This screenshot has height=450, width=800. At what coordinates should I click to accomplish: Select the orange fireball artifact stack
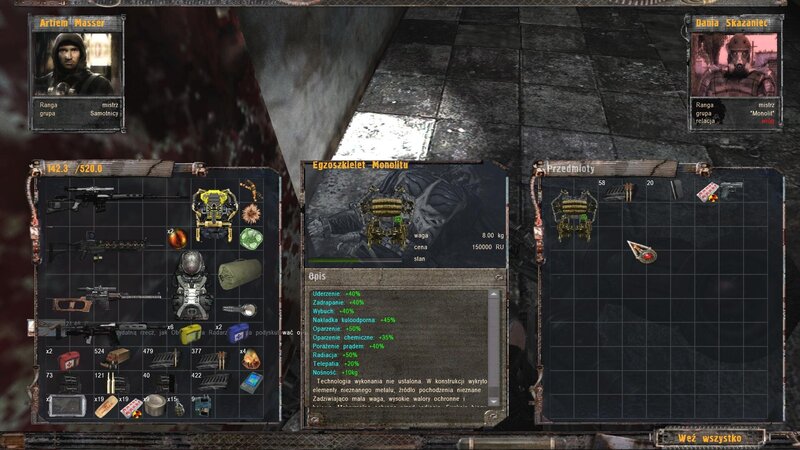coord(250,359)
